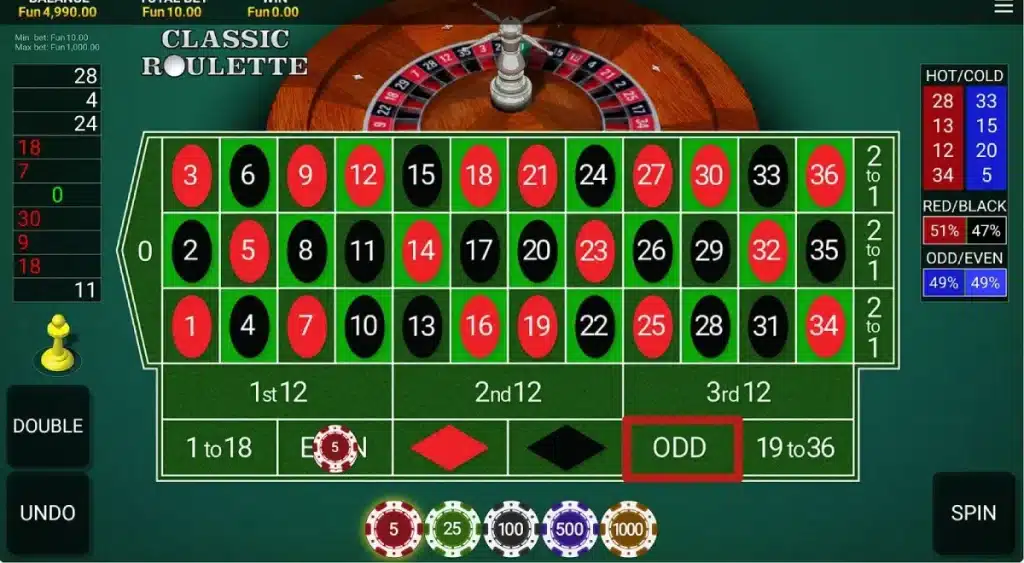Place a chip on zero
This screenshot has width=1024, height=563.
click(x=145, y=250)
